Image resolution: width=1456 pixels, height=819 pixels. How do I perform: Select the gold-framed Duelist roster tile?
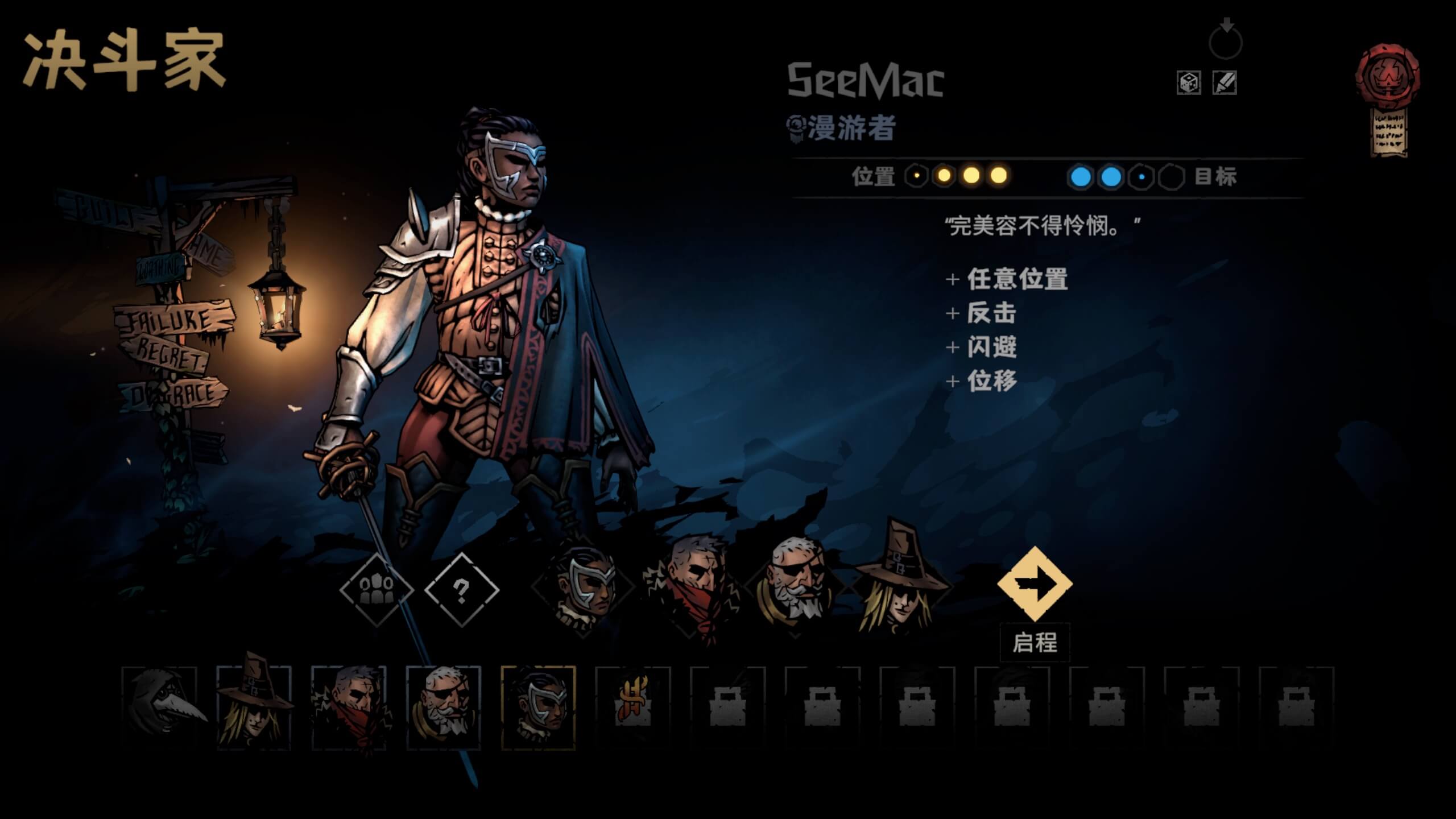click(x=538, y=708)
